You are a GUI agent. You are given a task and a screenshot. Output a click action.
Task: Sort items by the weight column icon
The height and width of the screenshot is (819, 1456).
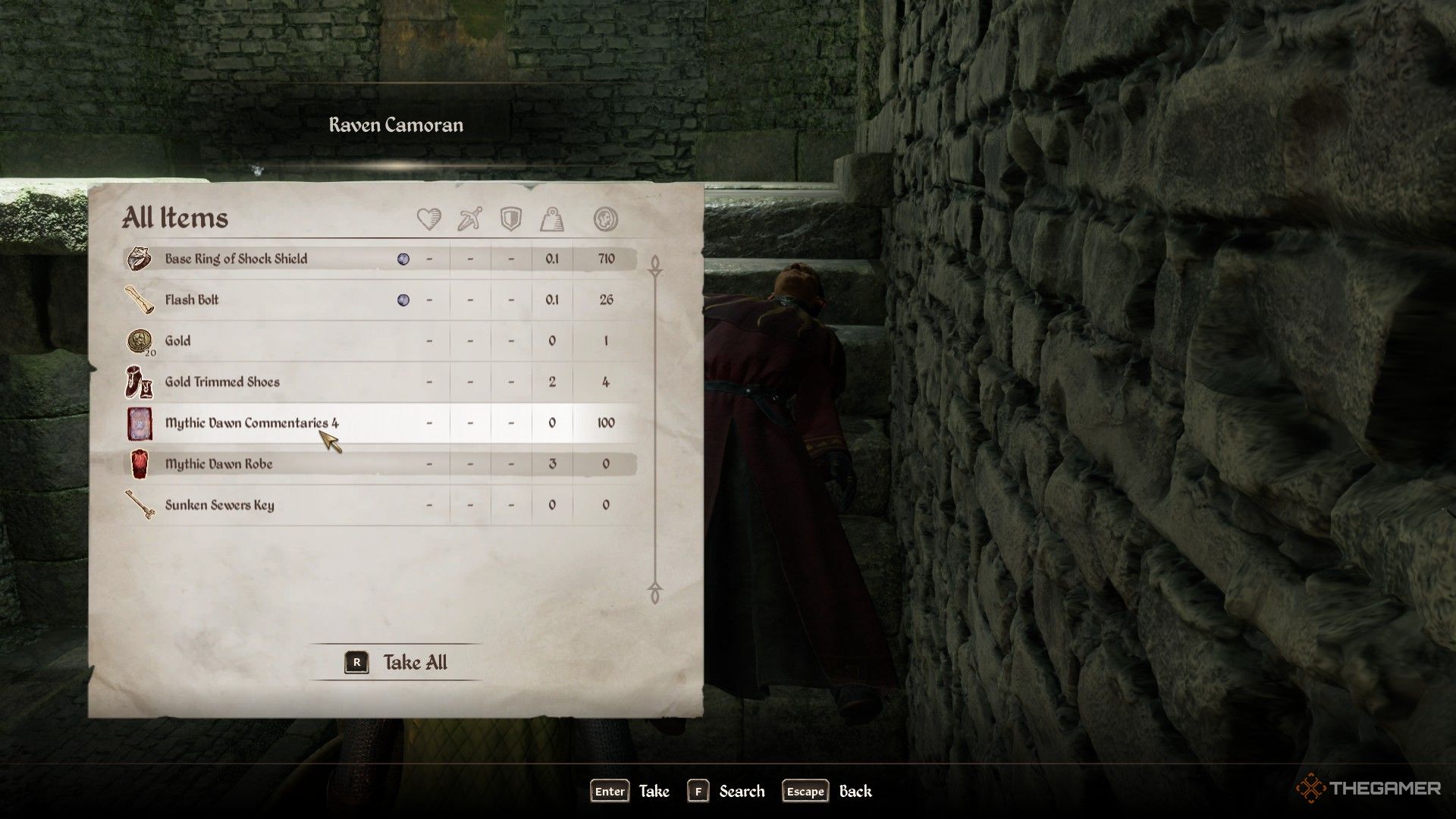click(x=552, y=219)
